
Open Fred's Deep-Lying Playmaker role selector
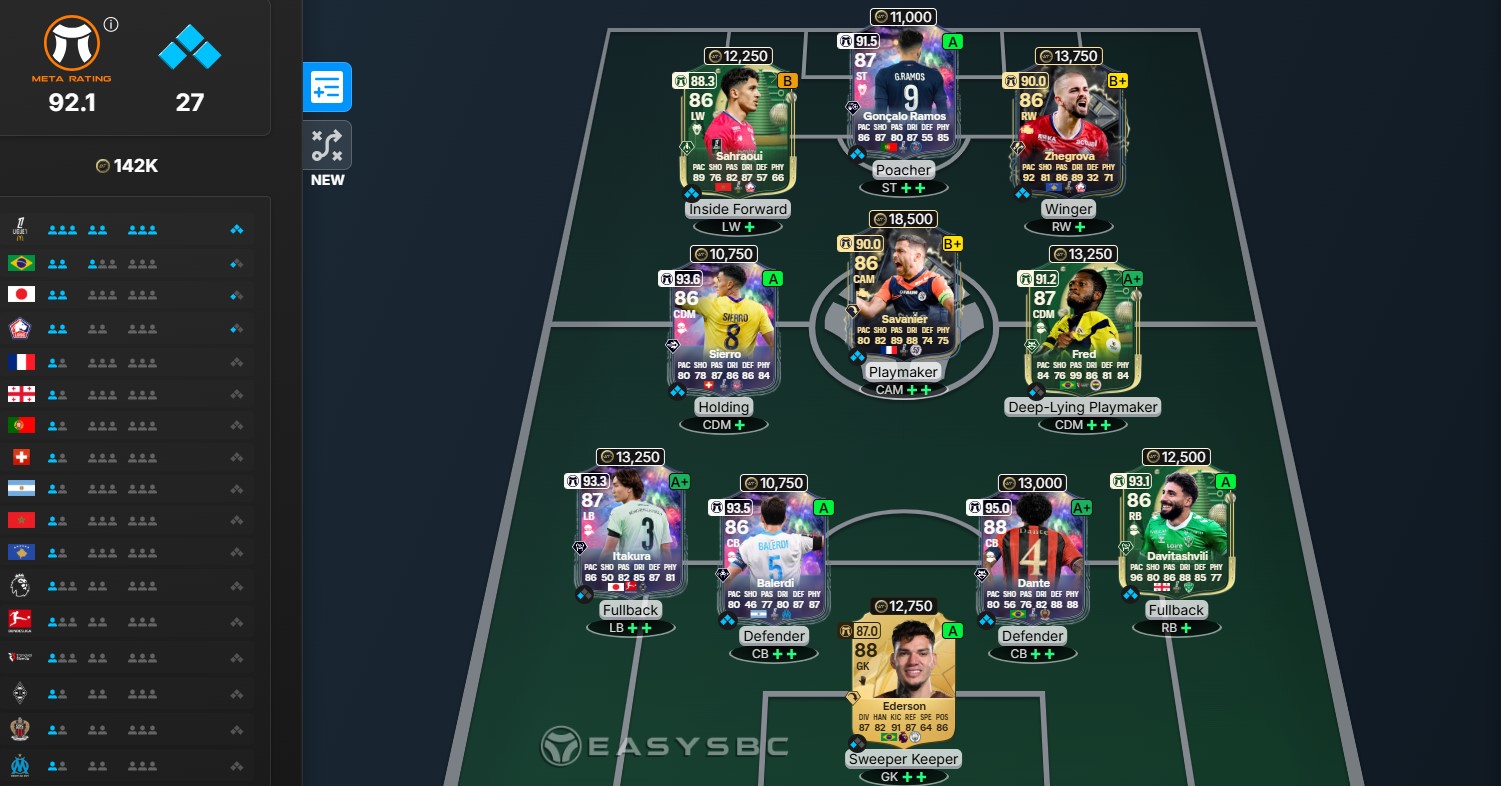click(x=1083, y=407)
